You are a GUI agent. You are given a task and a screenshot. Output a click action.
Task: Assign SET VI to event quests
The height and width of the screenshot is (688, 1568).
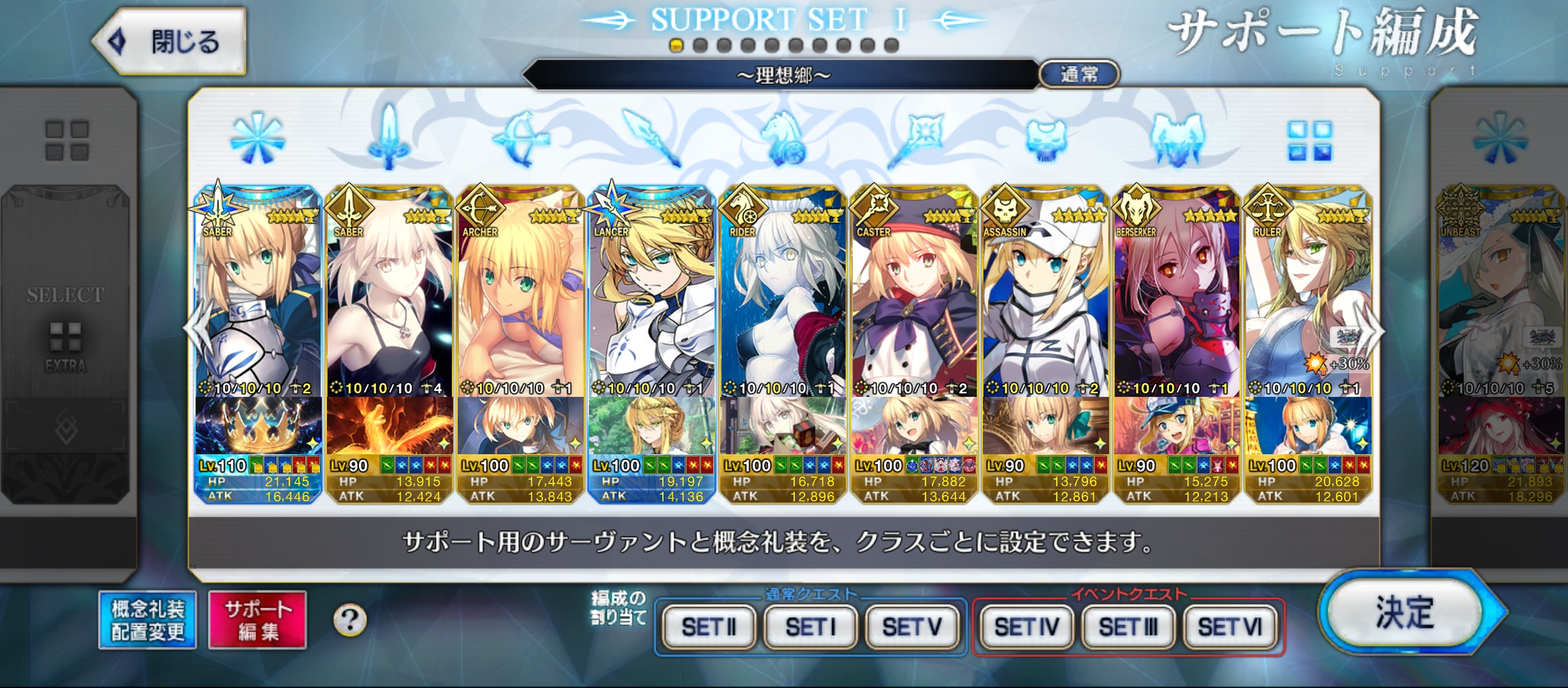(1230, 628)
